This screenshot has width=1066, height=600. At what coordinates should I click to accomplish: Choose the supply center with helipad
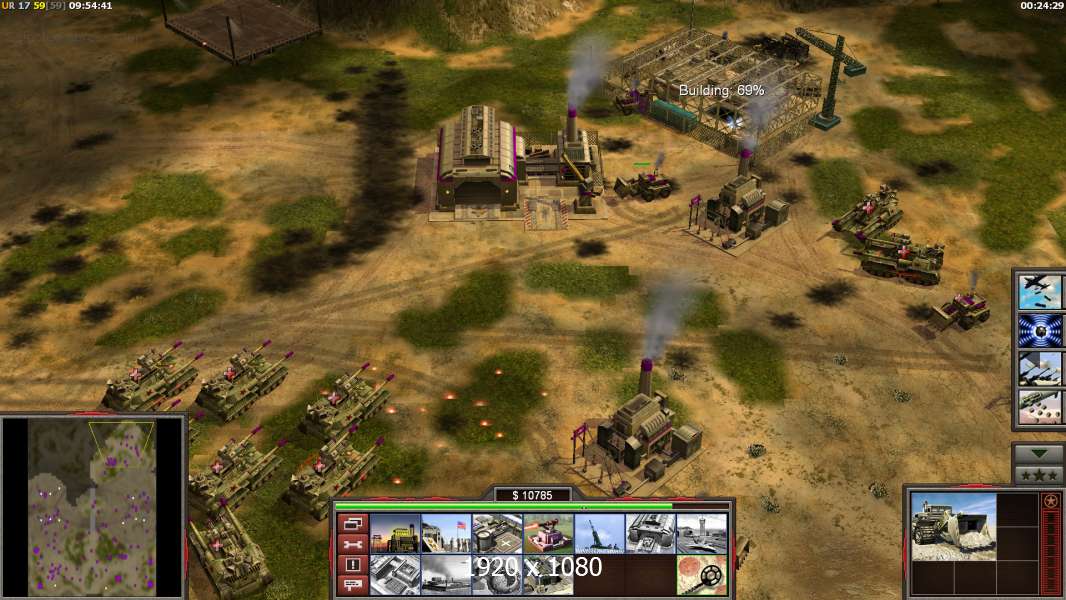(497, 534)
